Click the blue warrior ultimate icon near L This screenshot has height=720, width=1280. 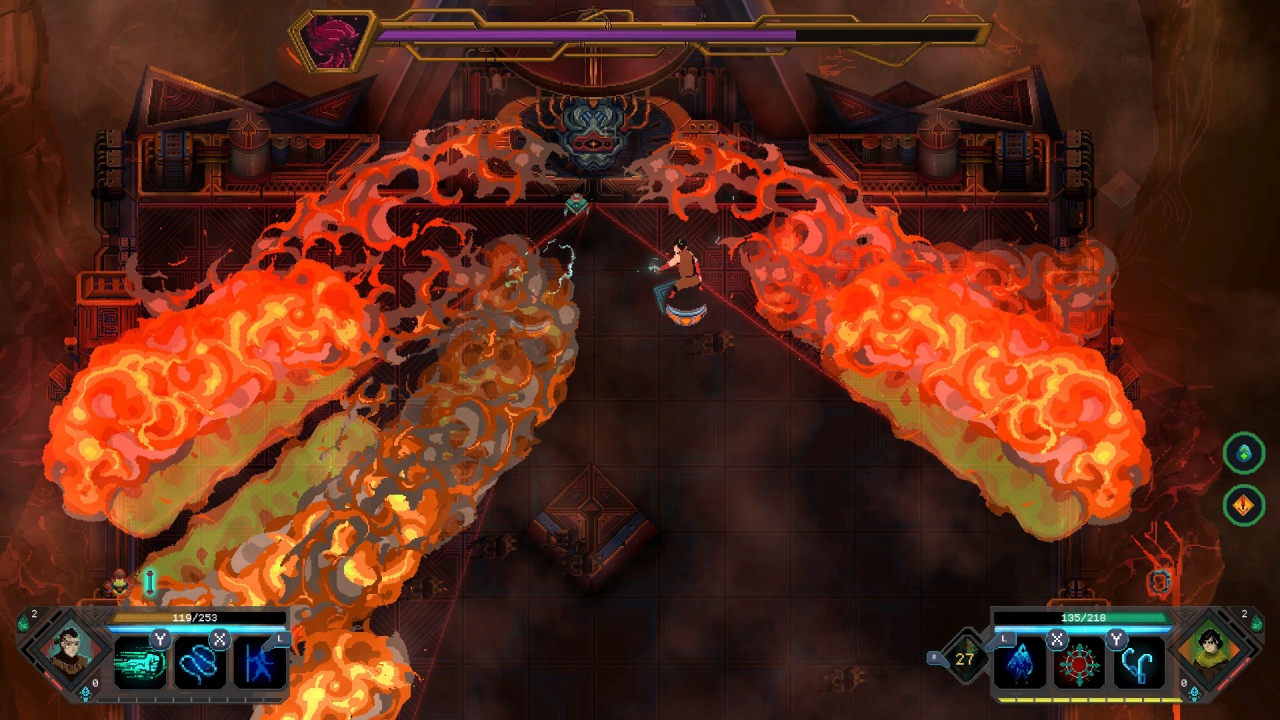(258, 665)
